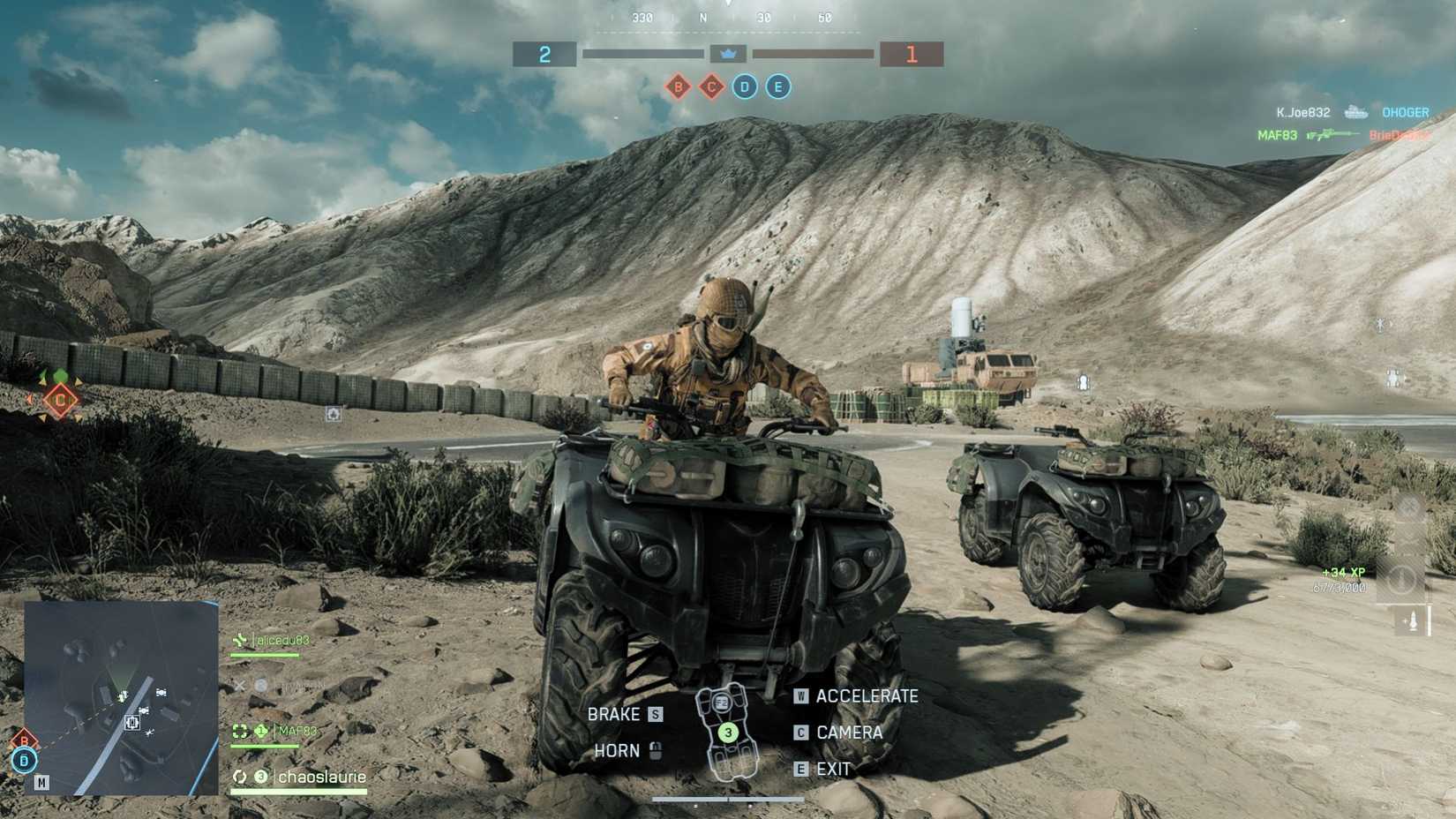Click the player arrow on the minimap
This screenshot has width=1456, height=819.
123,696
